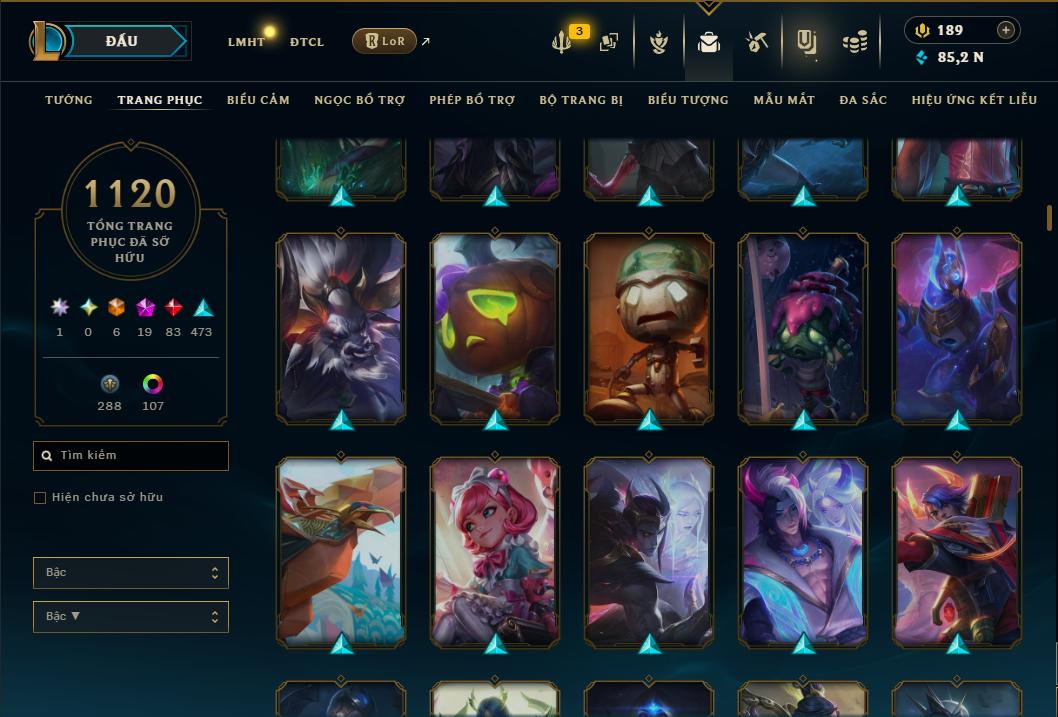Open the MẪU MẮT wards tab

pyautogui.click(x=784, y=100)
